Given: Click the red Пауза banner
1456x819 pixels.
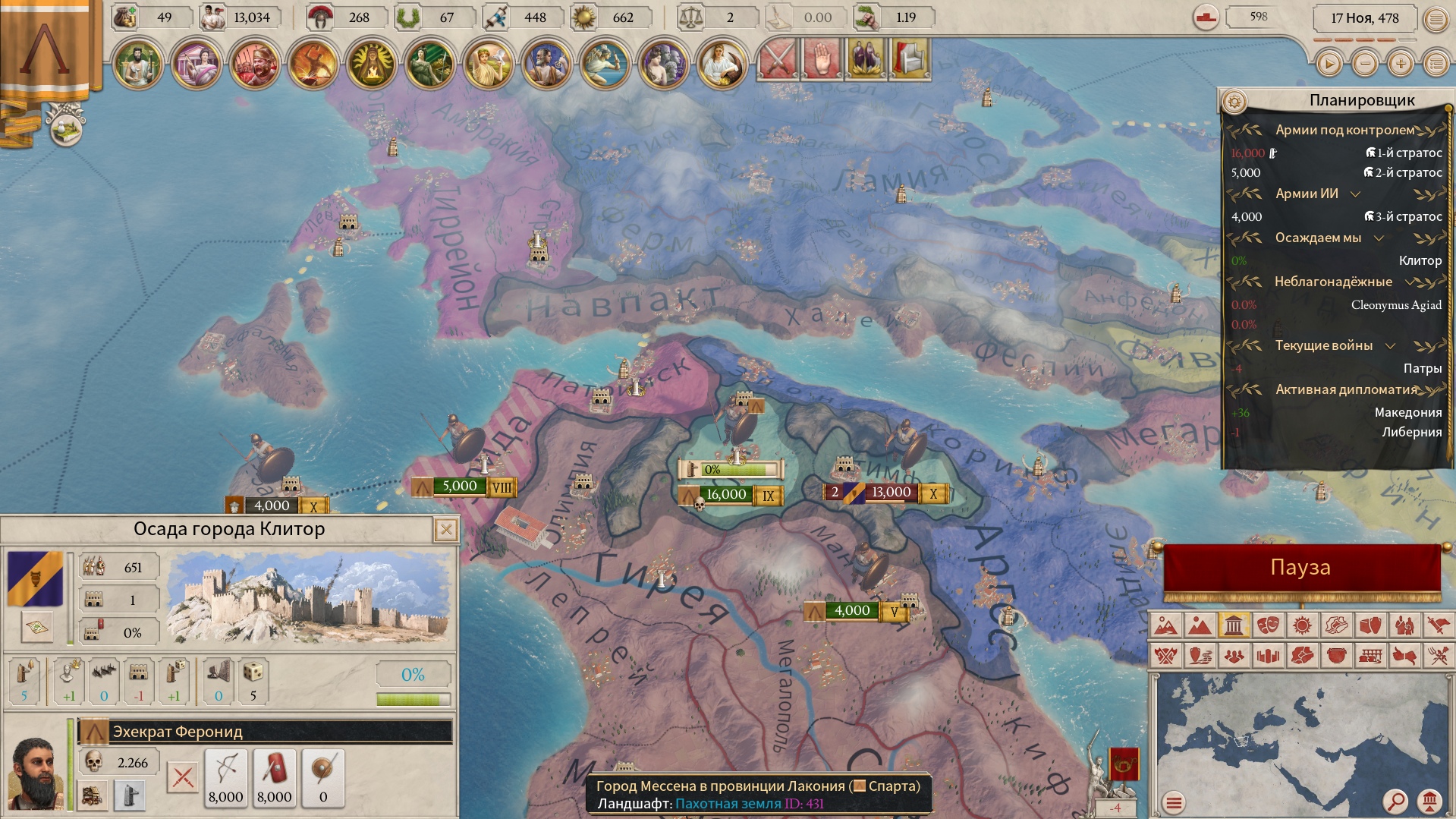Looking at the screenshot, I should click(1300, 568).
